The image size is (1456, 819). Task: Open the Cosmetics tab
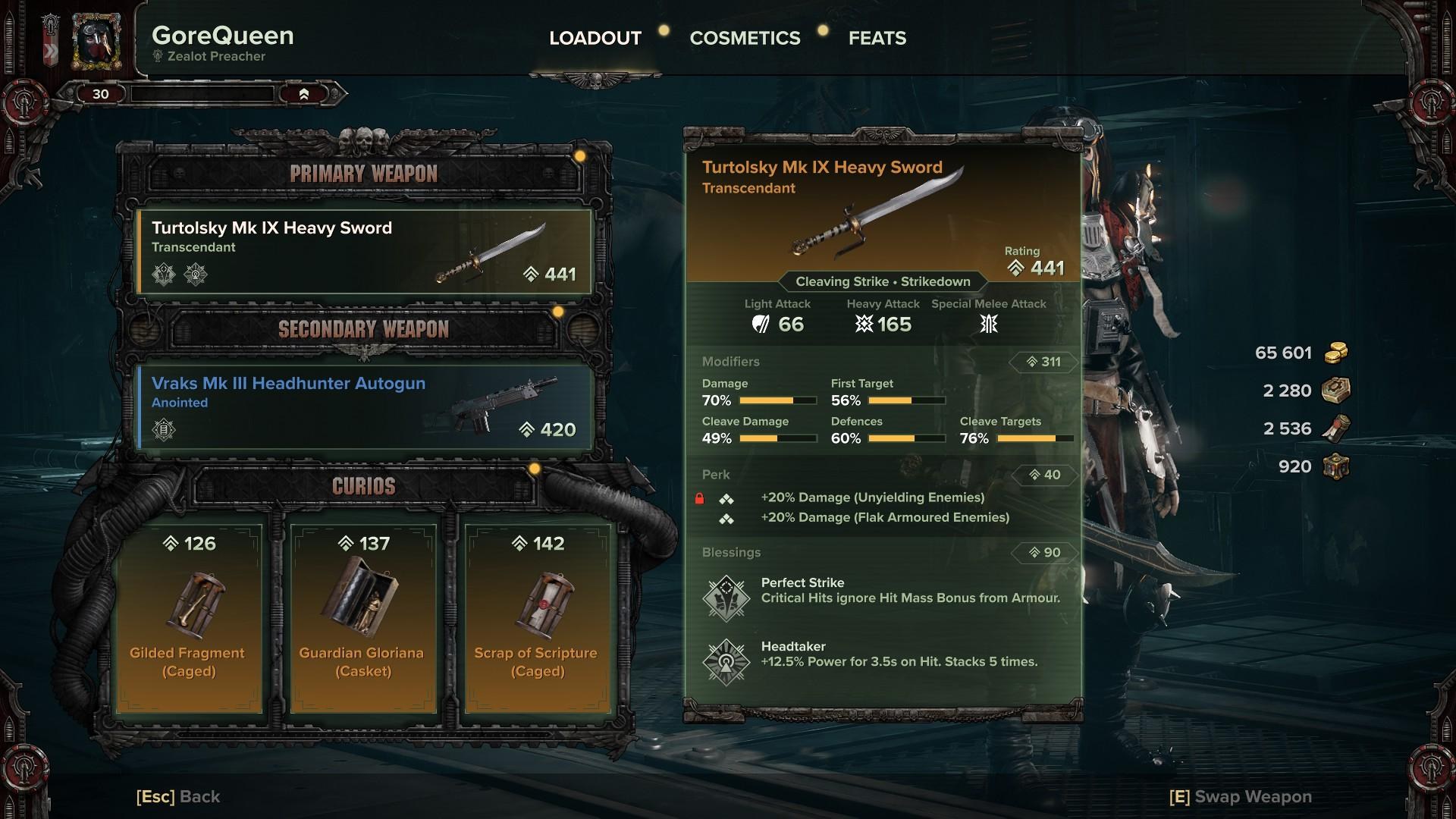(x=745, y=38)
